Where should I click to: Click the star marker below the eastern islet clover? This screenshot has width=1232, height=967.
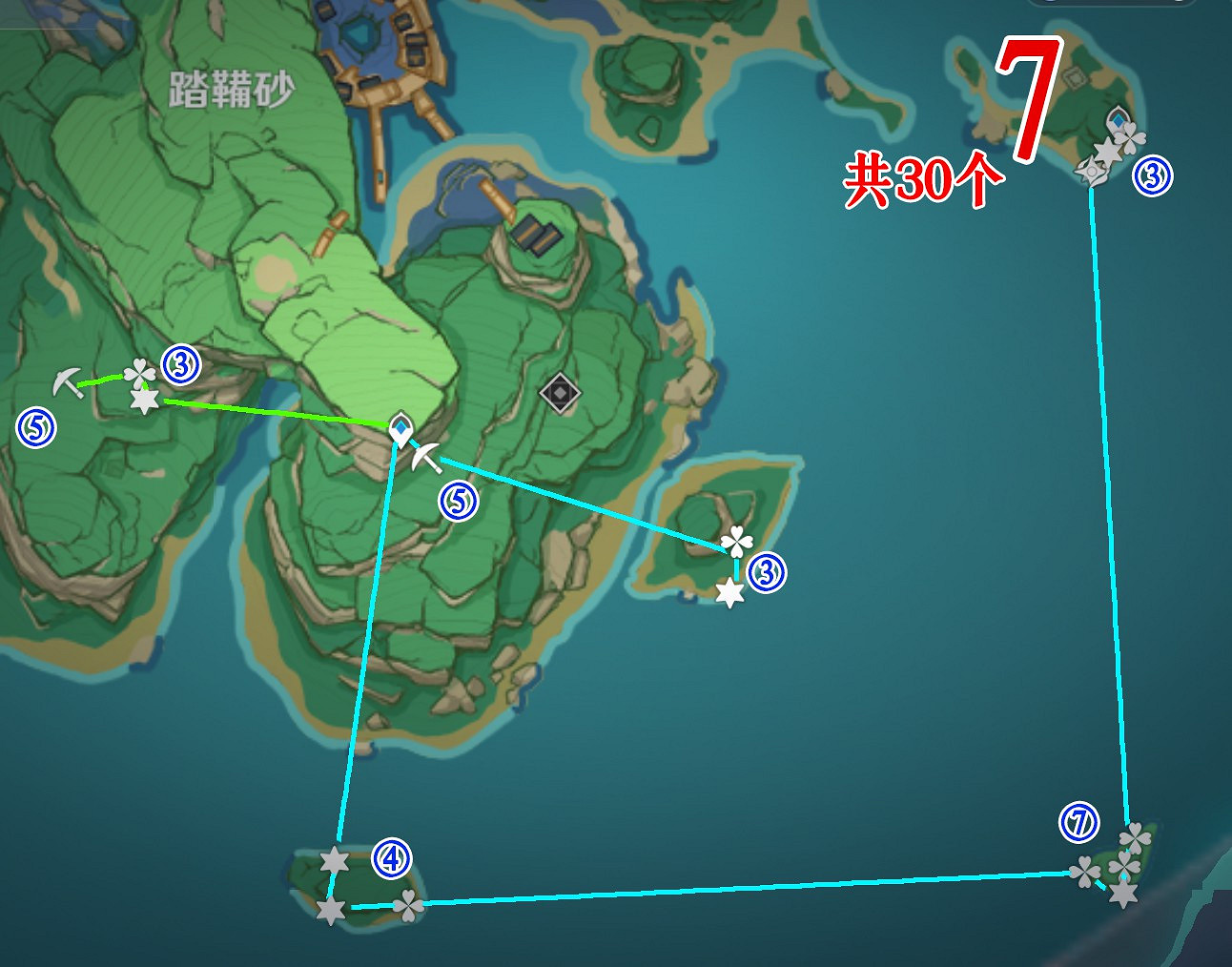(730, 592)
